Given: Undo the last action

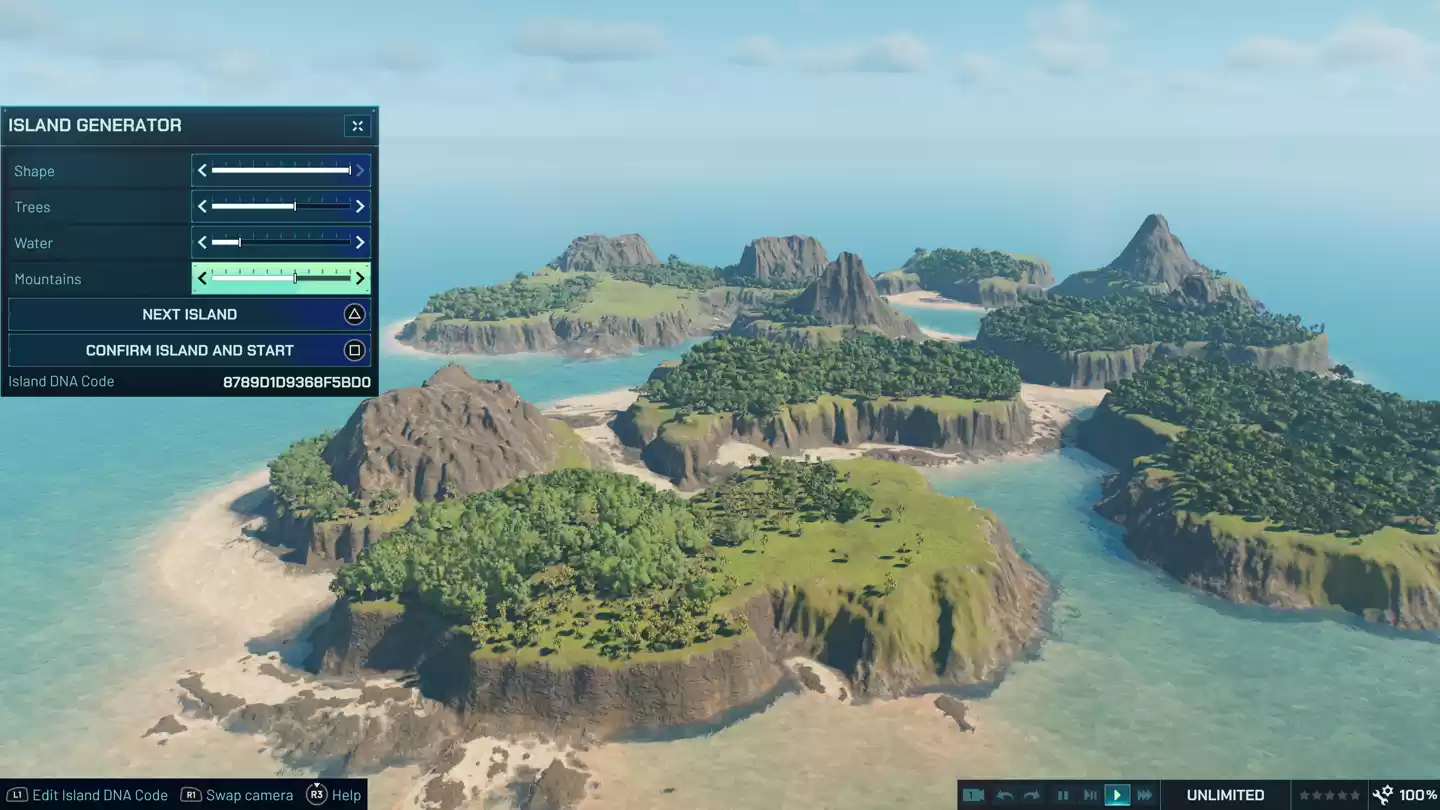Looking at the screenshot, I should point(1008,795).
